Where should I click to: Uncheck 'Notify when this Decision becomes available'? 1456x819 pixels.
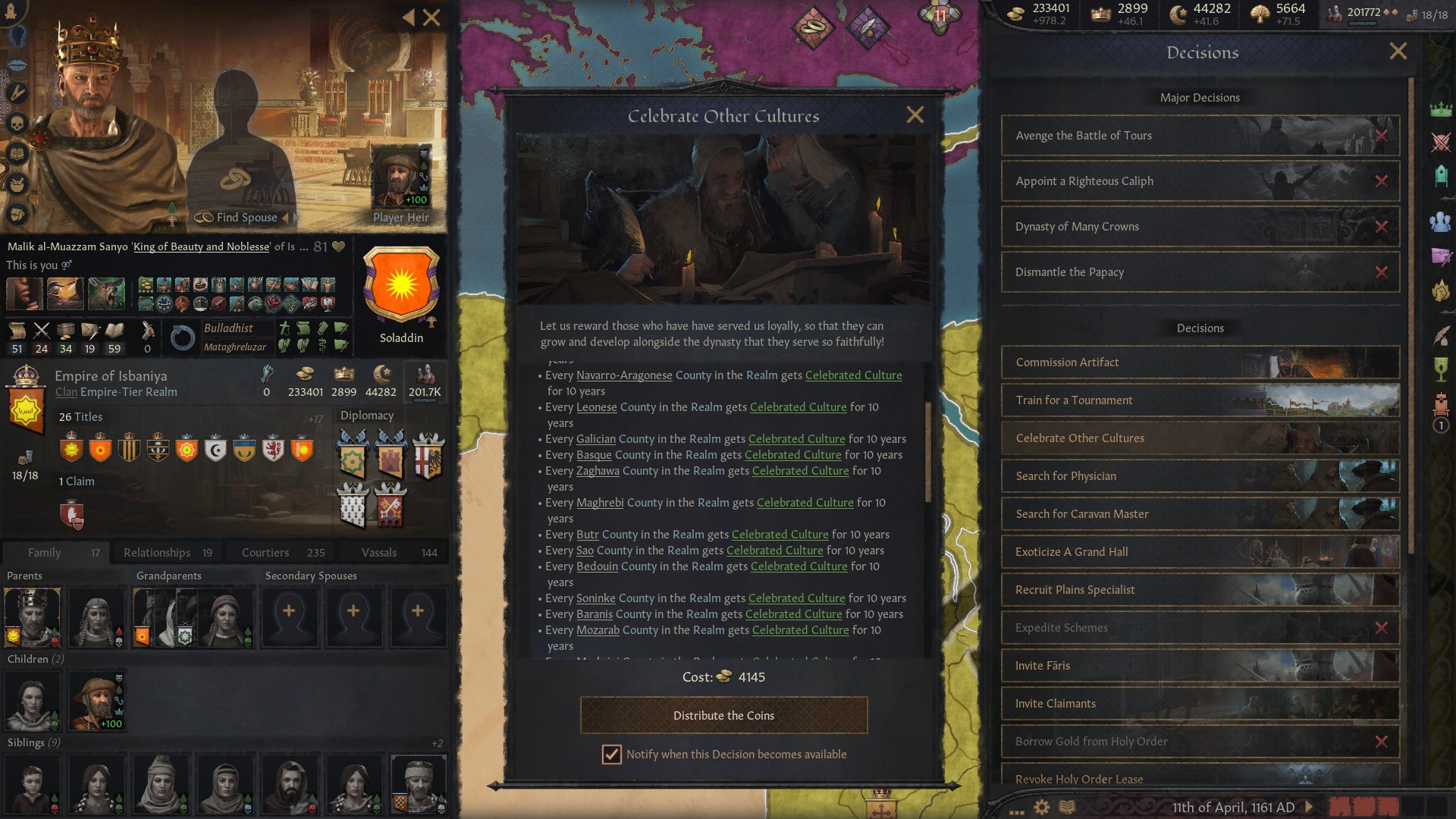pos(611,754)
